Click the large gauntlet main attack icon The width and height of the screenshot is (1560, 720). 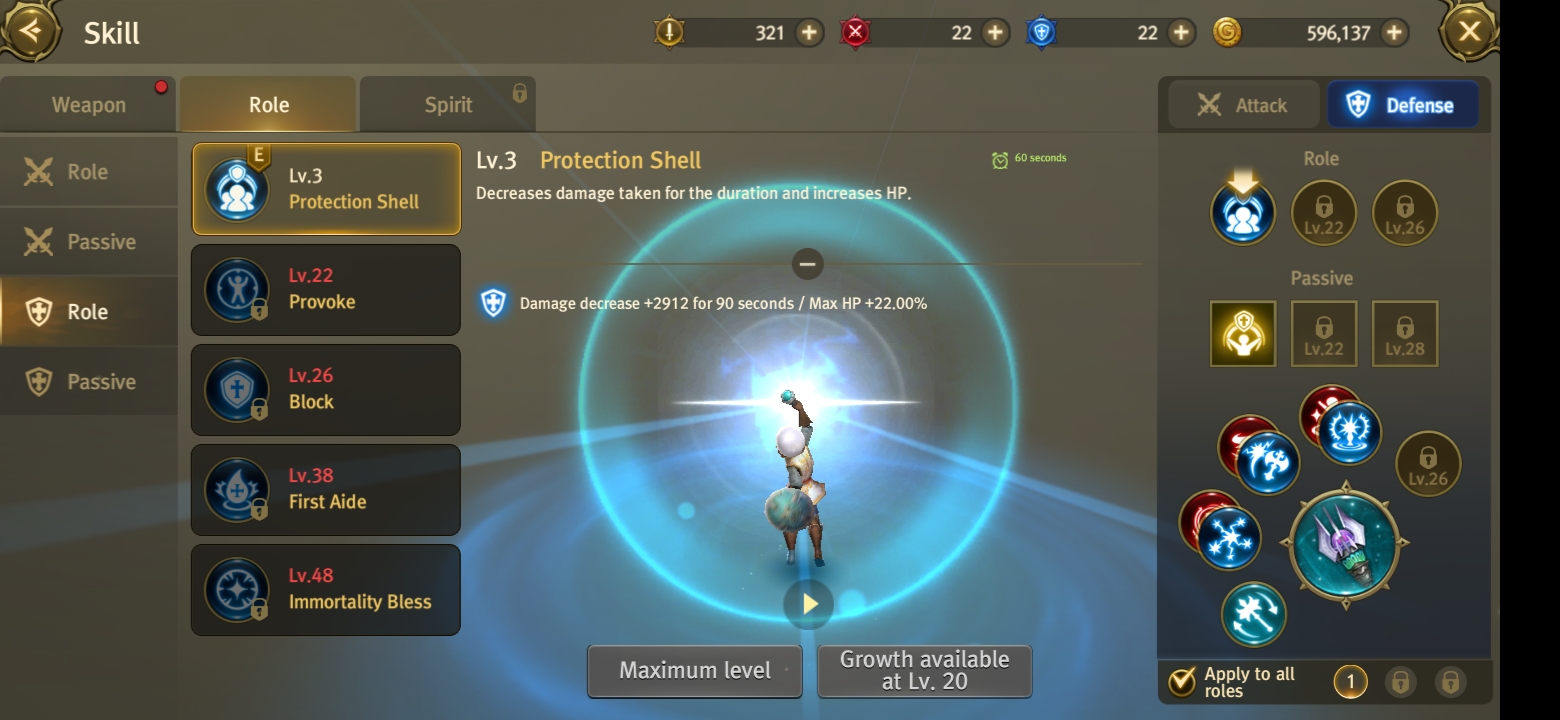point(1345,543)
